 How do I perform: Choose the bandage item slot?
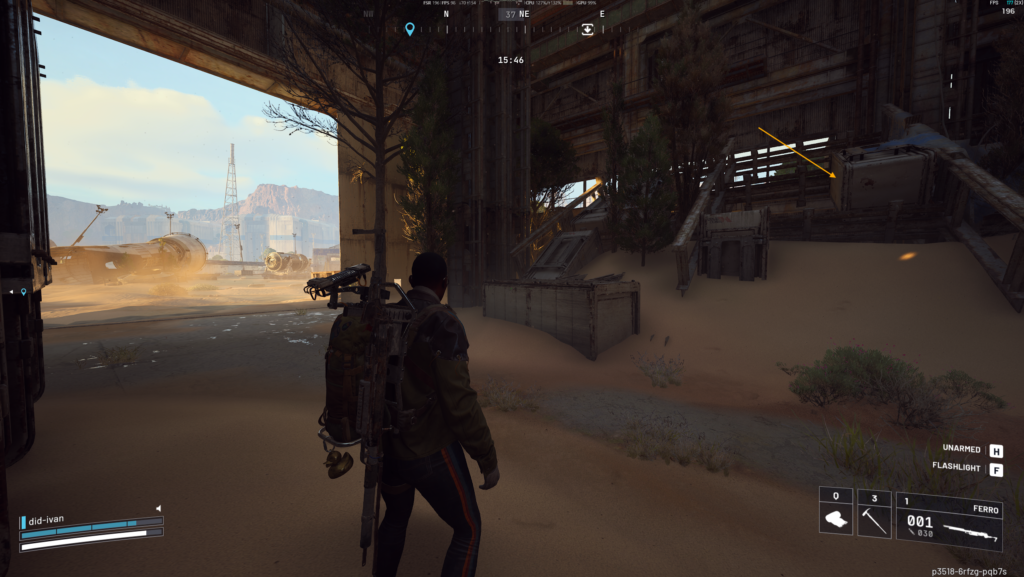(x=836, y=513)
